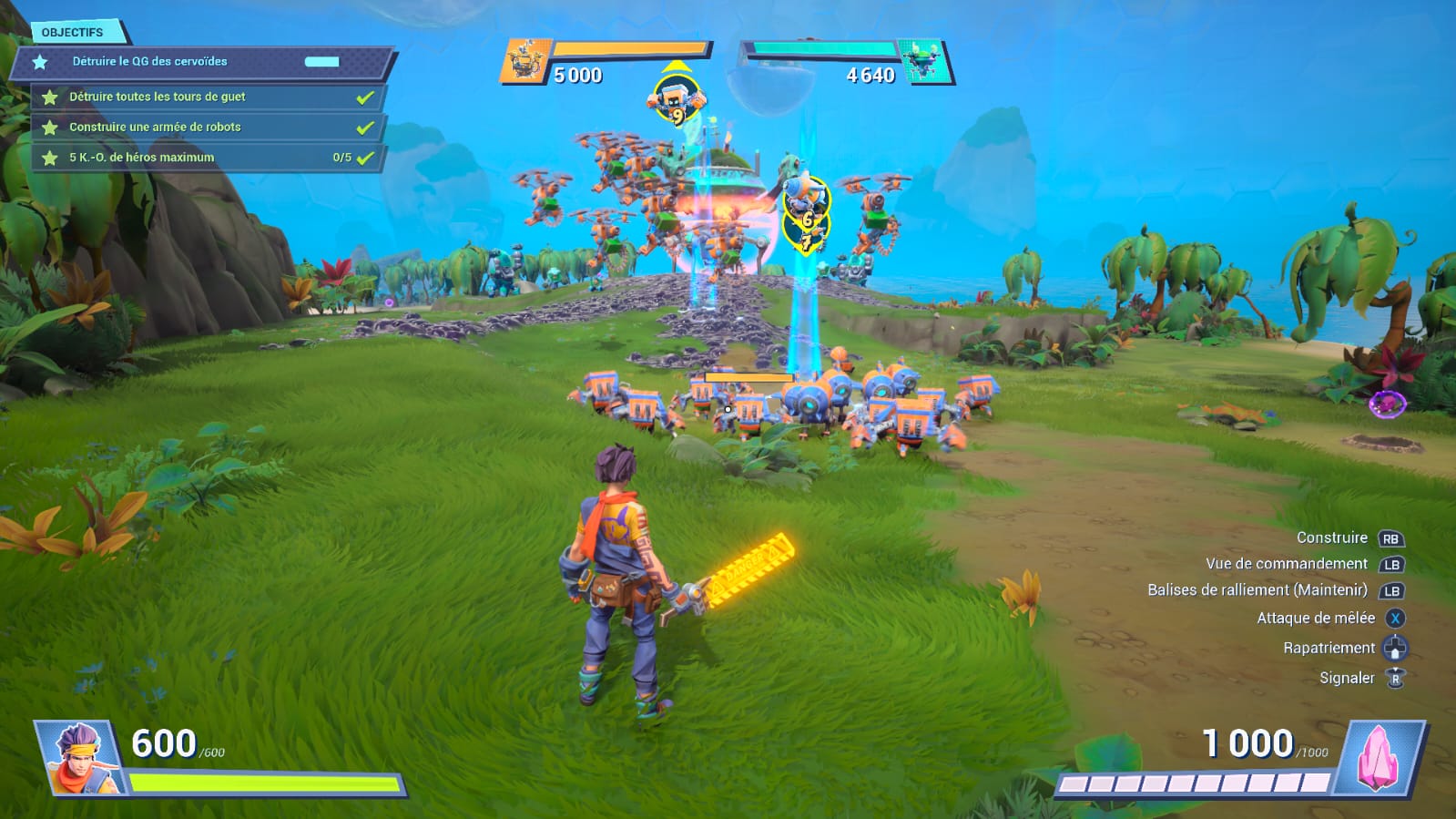Click the hero portrait with yellow headband
The width and height of the screenshot is (1456, 819).
[x=82, y=757]
